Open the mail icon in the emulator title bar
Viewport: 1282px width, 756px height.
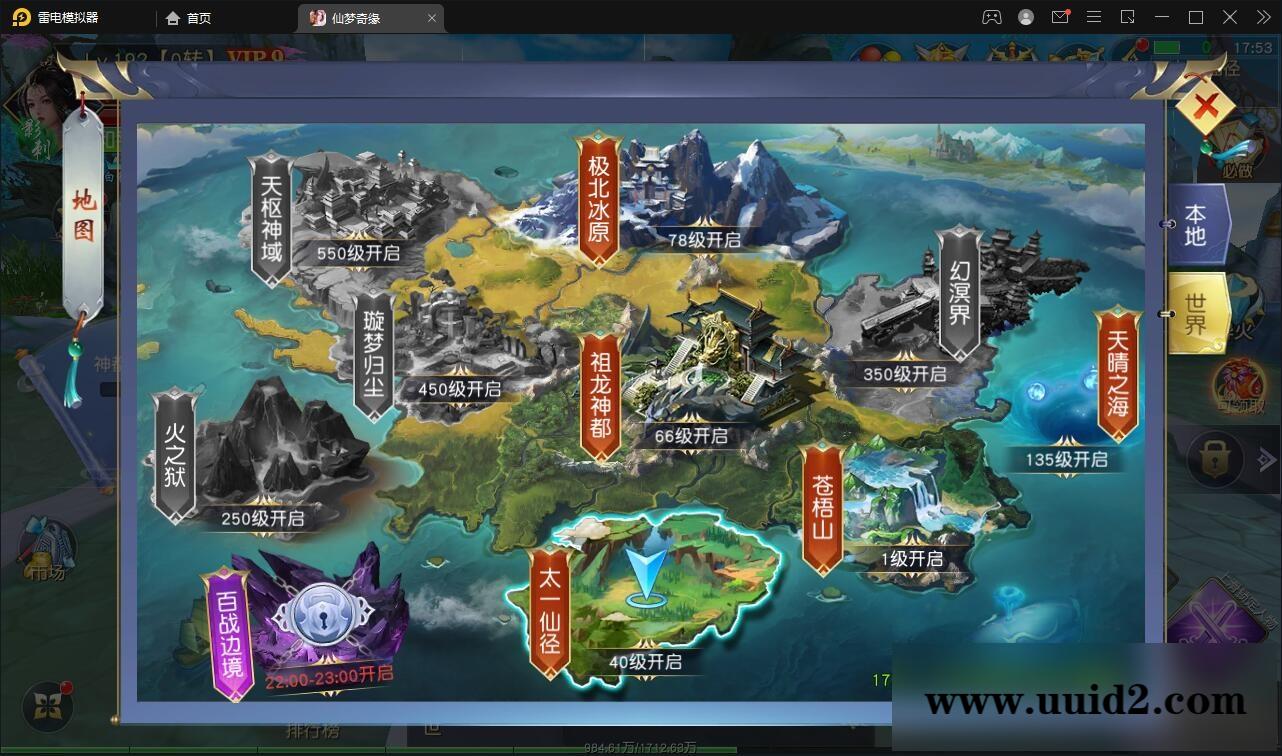point(1062,17)
